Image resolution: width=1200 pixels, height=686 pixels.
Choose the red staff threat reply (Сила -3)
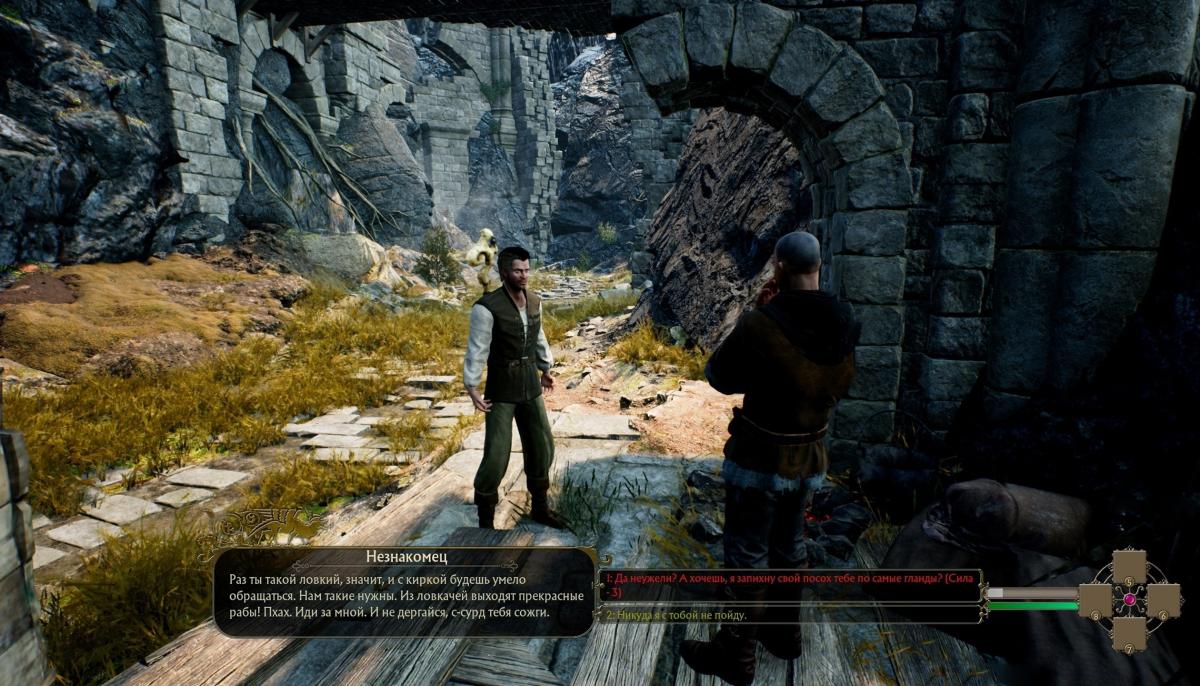[x=789, y=584]
